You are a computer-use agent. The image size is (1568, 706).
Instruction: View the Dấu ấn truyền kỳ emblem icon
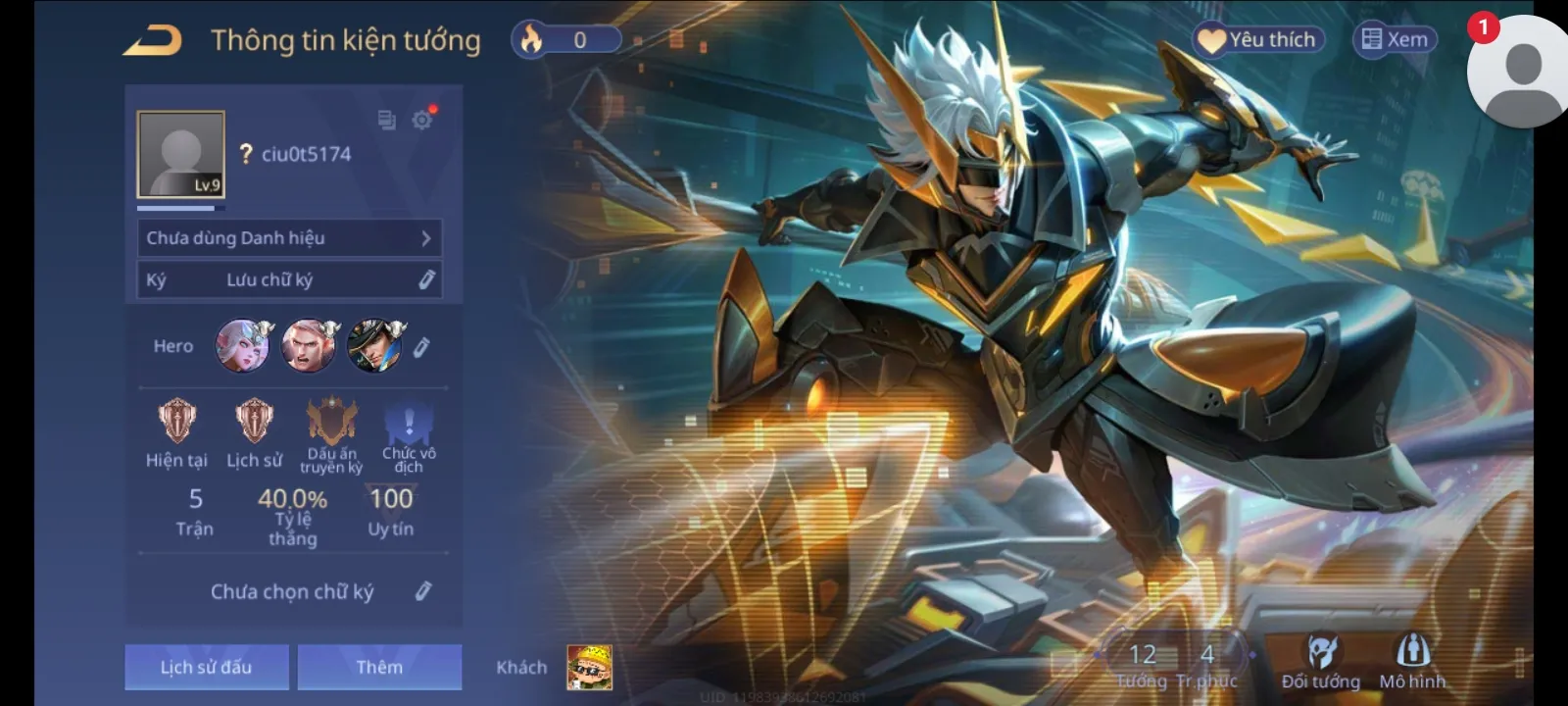click(x=331, y=422)
